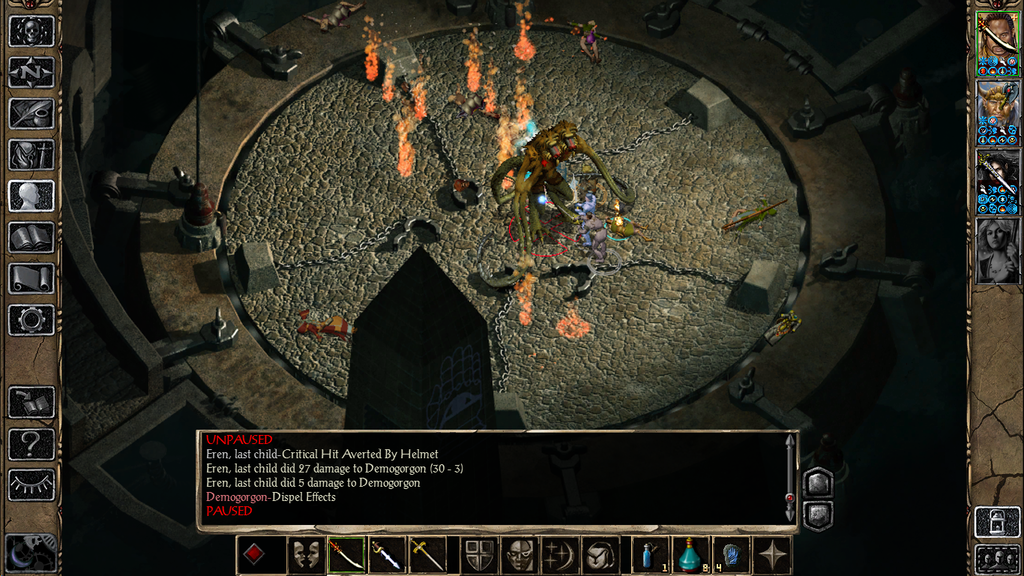This screenshot has width=1024, height=576.
Task: Use the teal potion flask quick item
Action: 689,554
